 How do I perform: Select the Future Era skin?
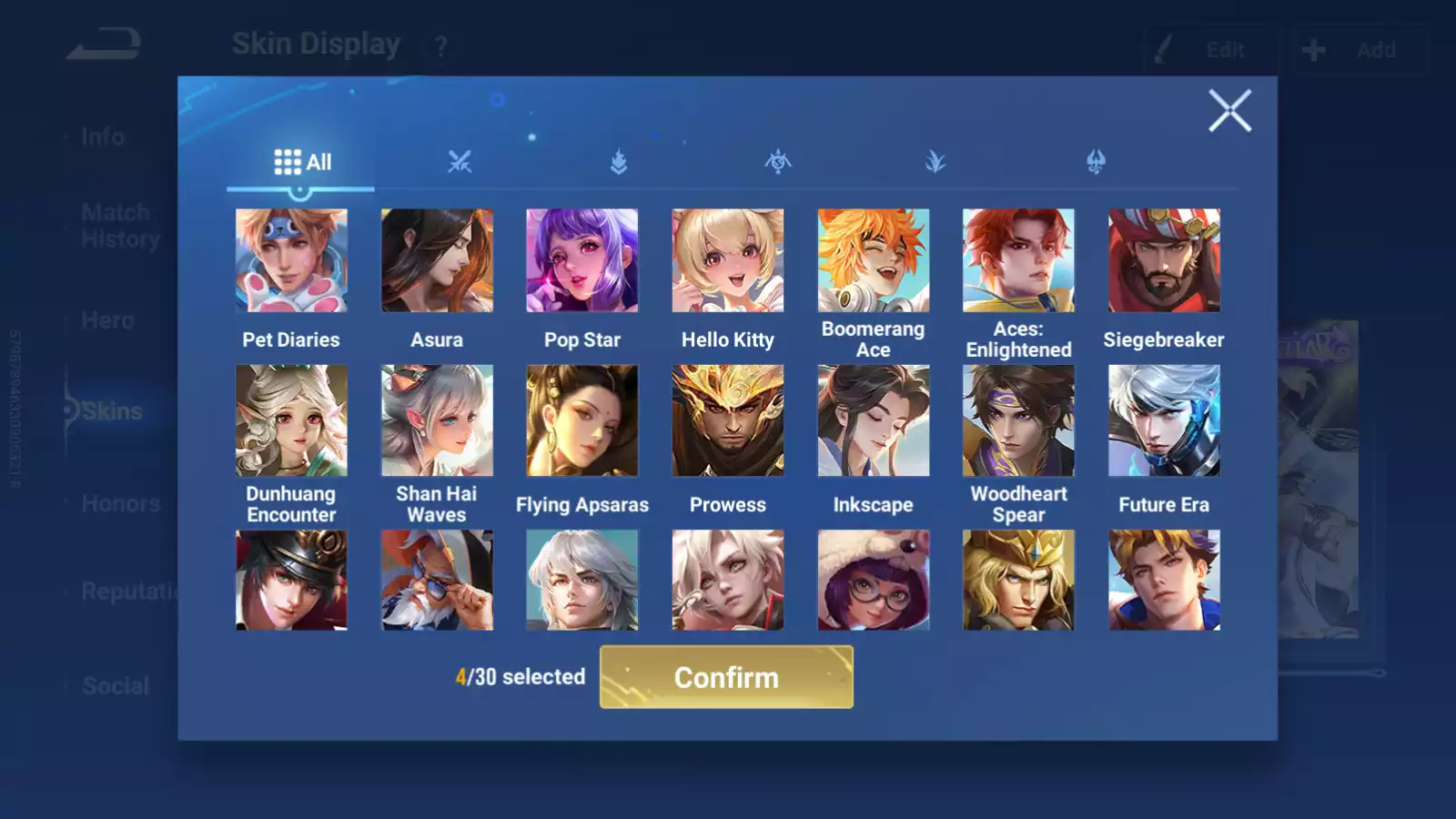click(x=1164, y=420)
